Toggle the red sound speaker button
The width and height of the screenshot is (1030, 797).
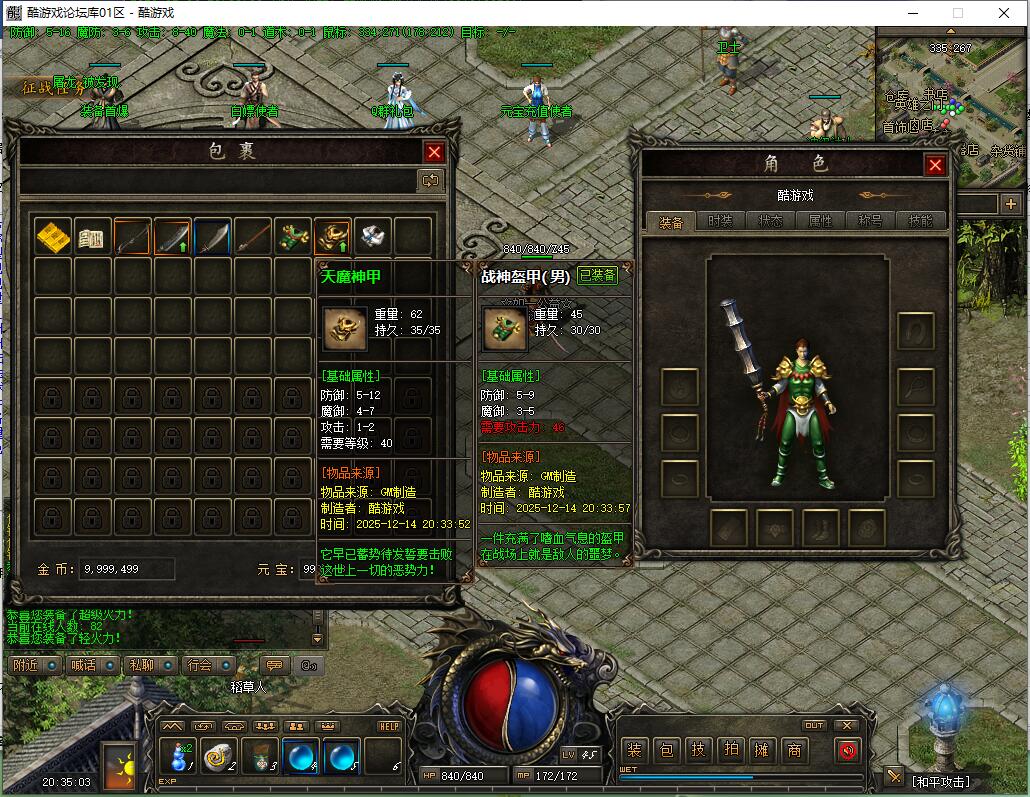point(848,750)
